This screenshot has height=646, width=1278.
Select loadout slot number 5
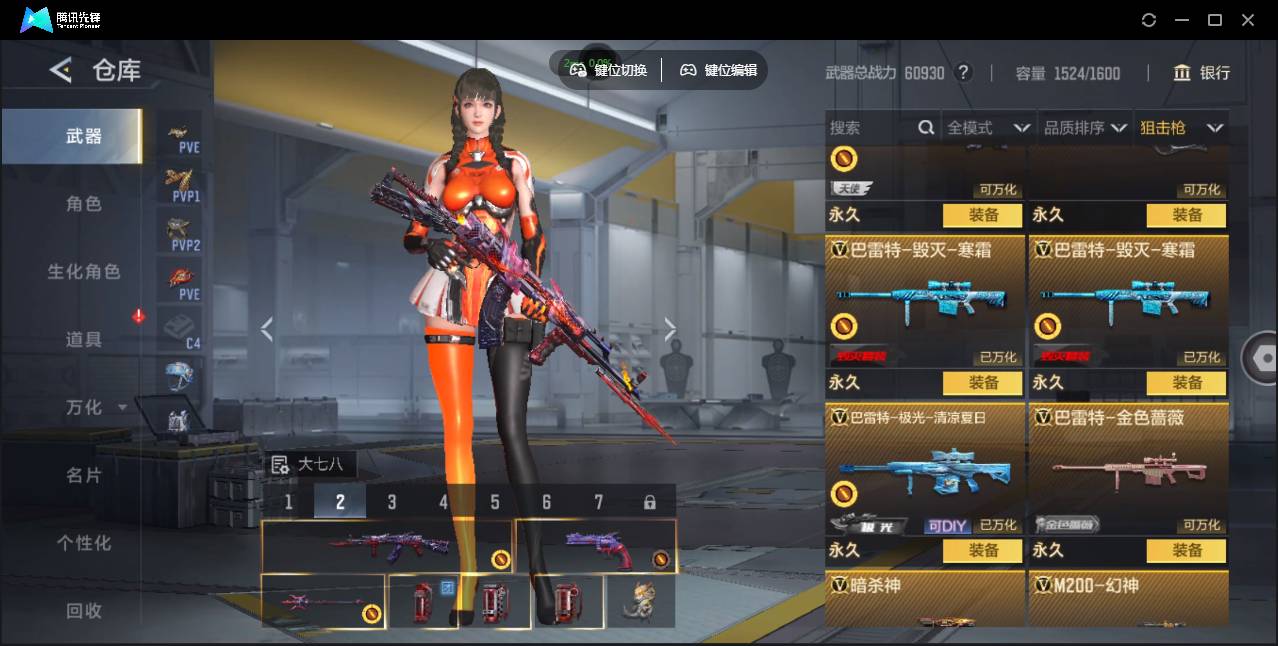point(495,502)
